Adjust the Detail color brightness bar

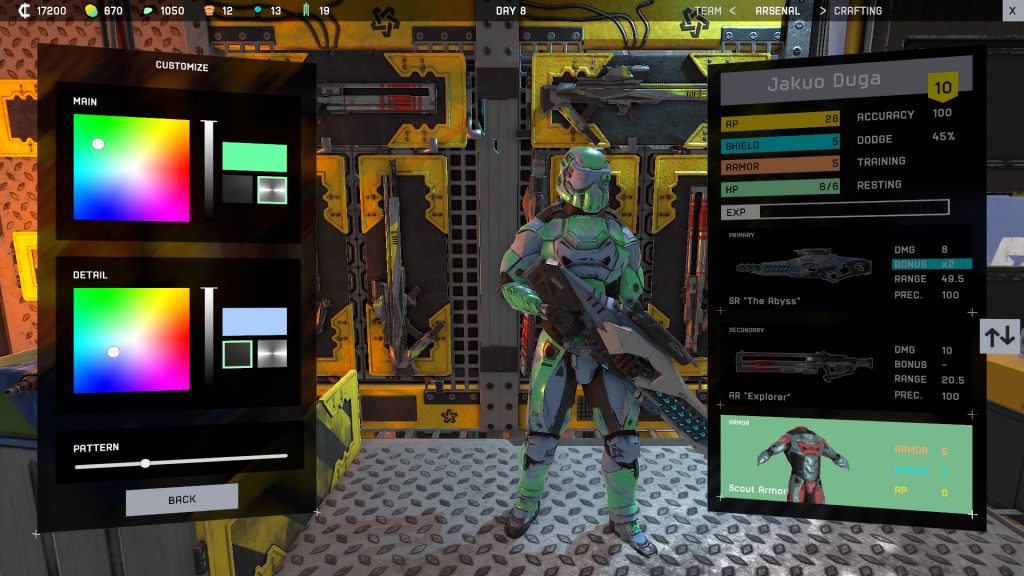tap(210, 338)
